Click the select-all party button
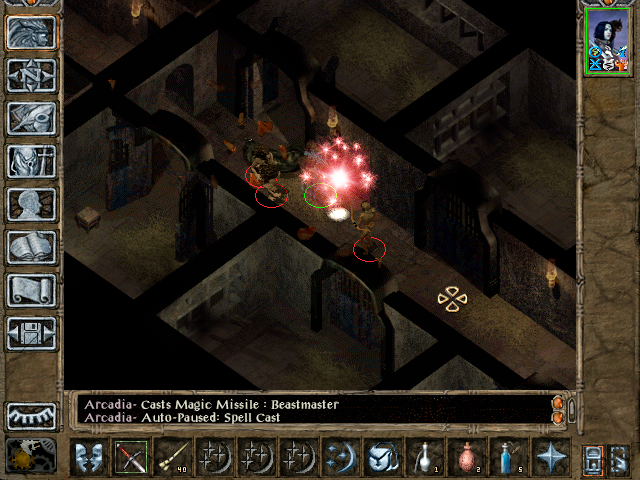The height and width of the screenshot is (480, 640). click(x=592, y=457)
